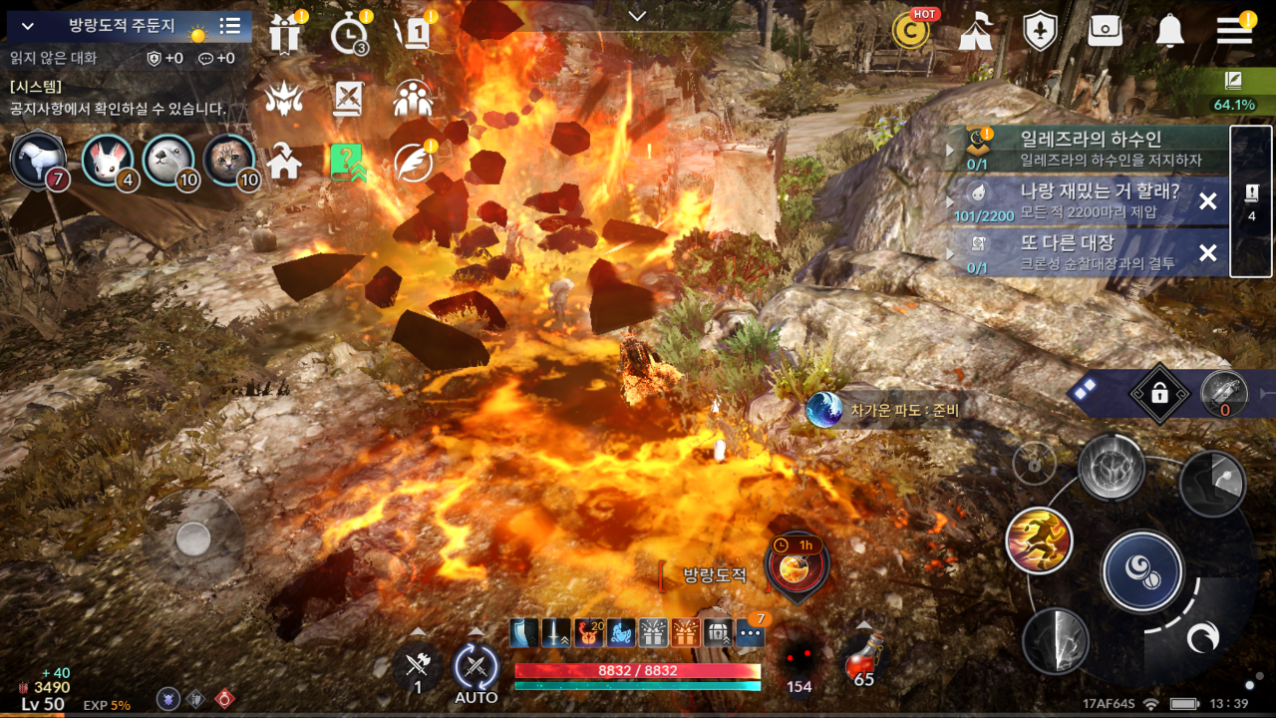1276x718 pixels.
Task: Open the notification bell
Action: 1169,32
